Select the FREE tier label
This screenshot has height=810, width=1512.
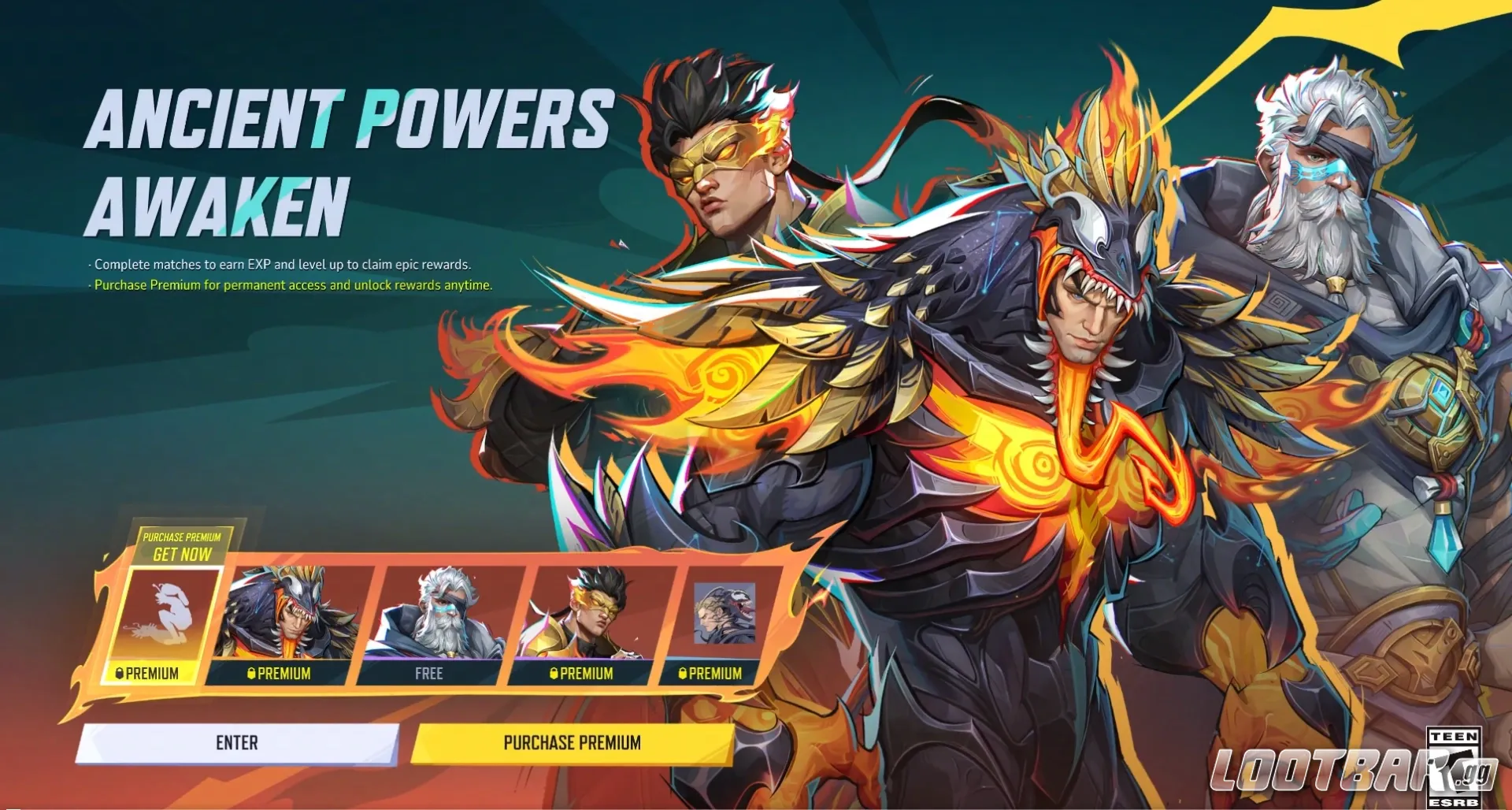coord(429,674)
